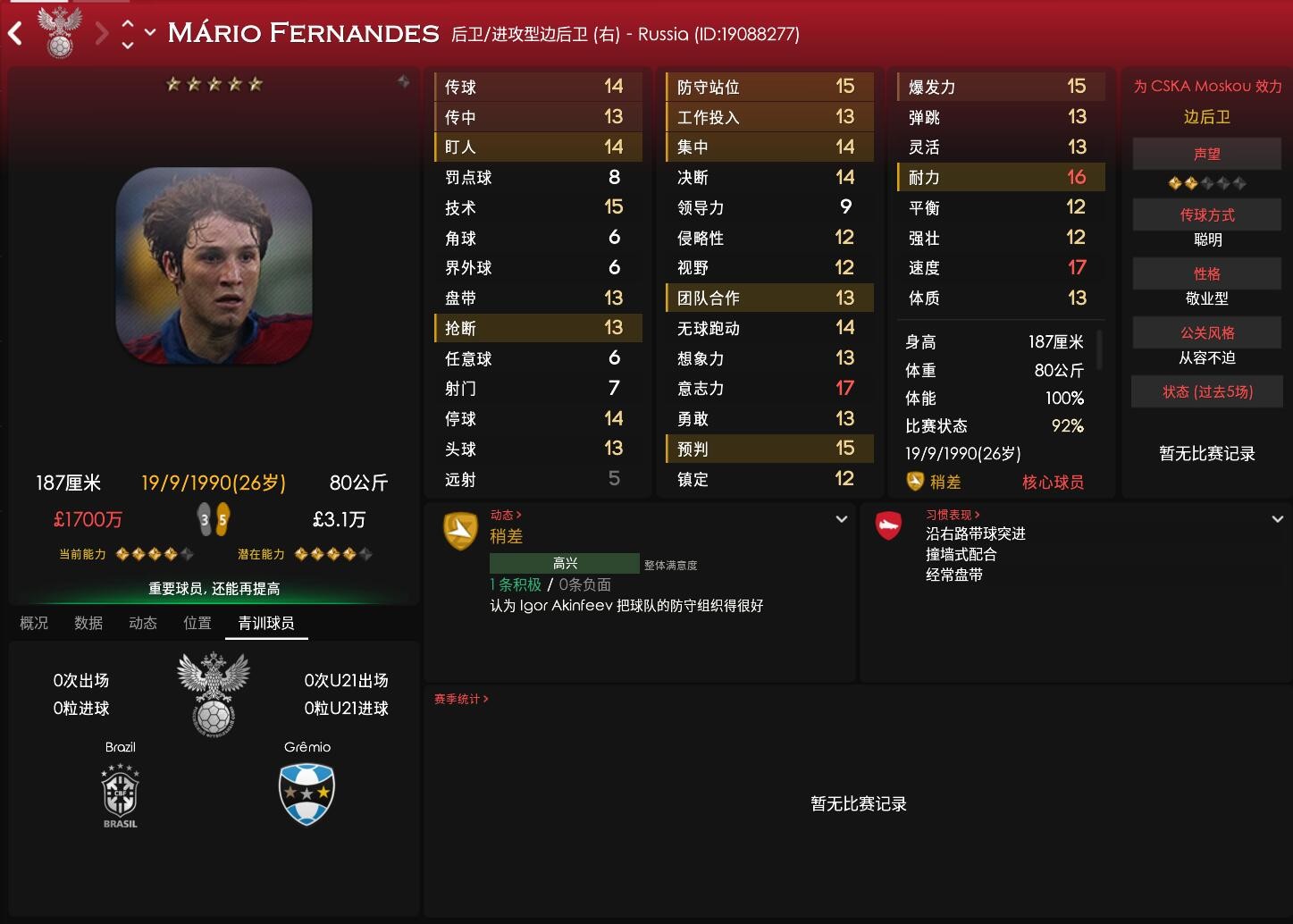Expand the 动态 panel via its chevron

coord(841,518)
